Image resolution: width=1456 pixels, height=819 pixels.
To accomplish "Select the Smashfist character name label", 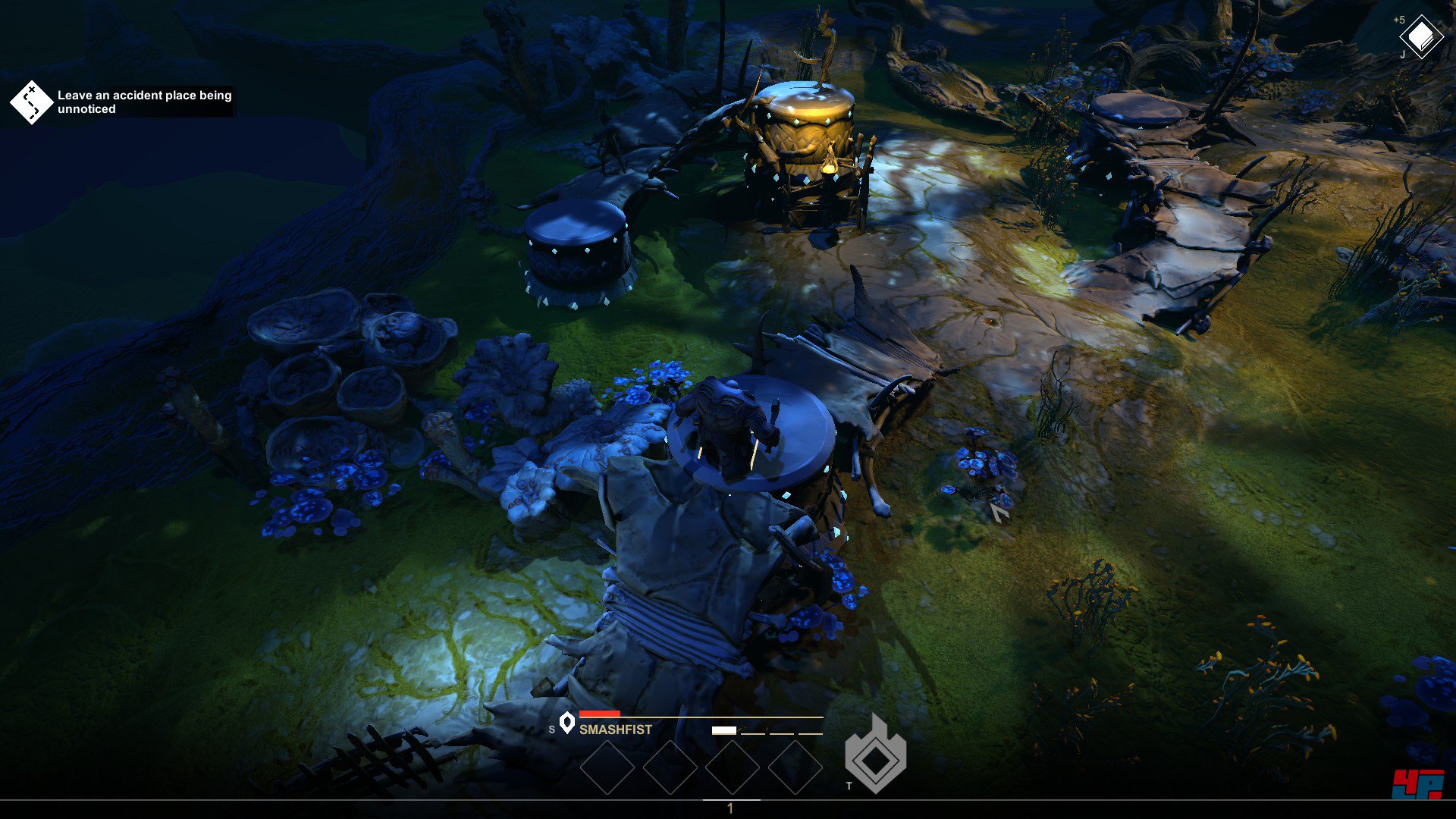I will (615, 730).
